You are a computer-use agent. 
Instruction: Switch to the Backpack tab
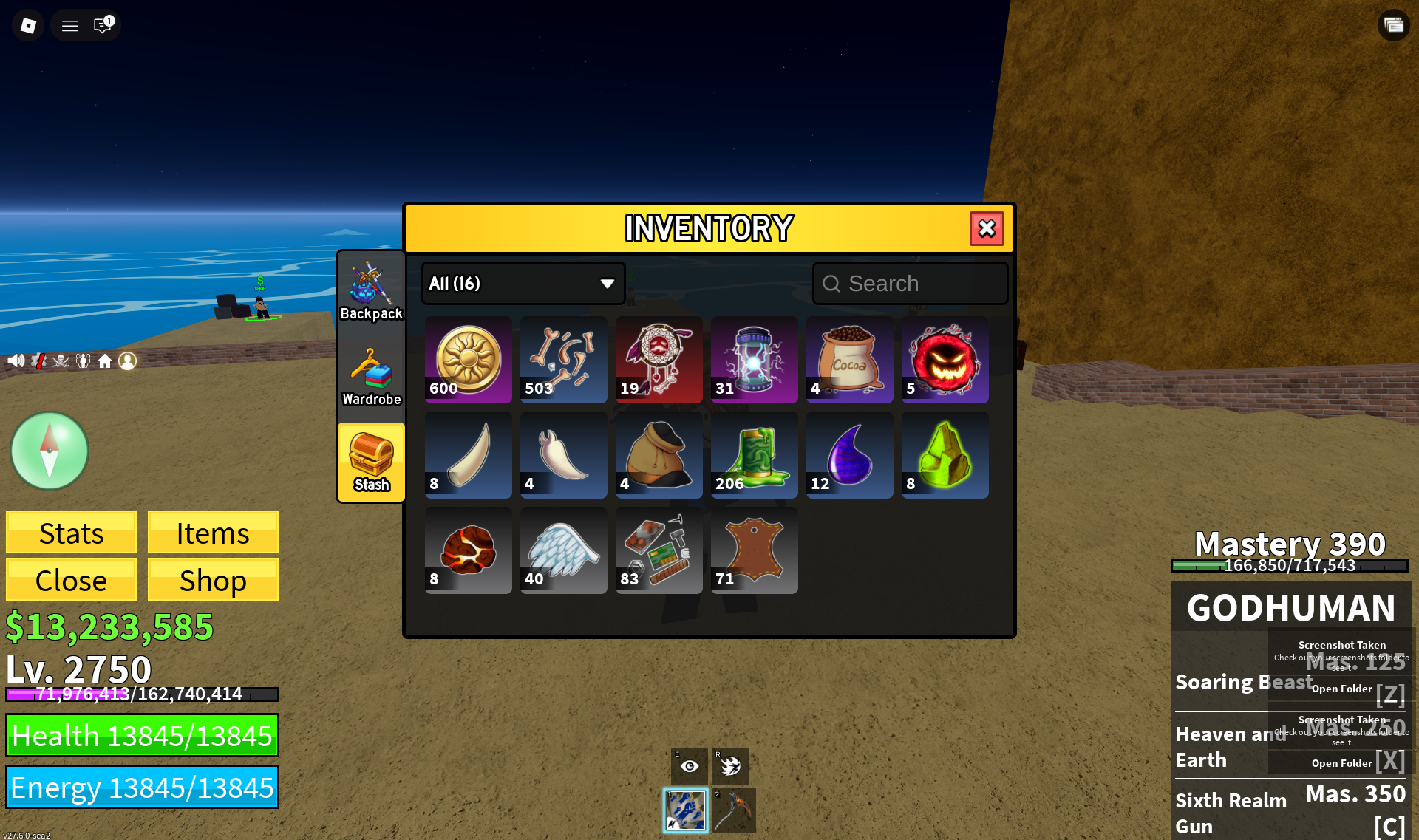371,292
